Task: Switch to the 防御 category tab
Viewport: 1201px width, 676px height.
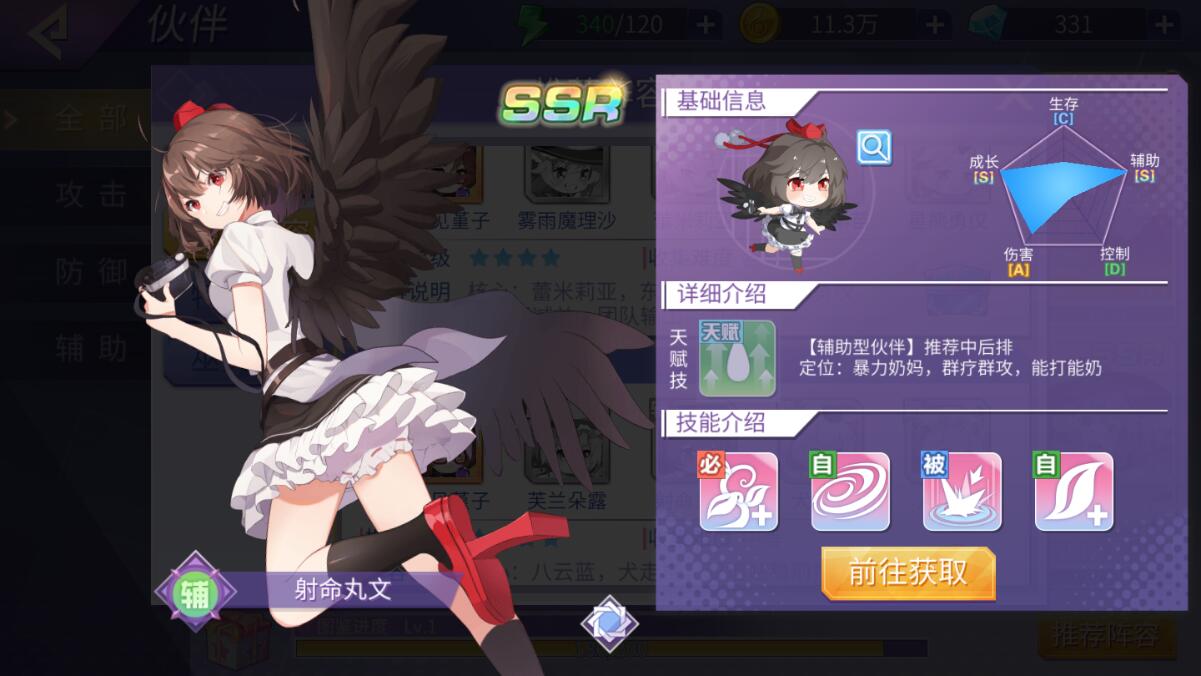Action: point(90,271)
